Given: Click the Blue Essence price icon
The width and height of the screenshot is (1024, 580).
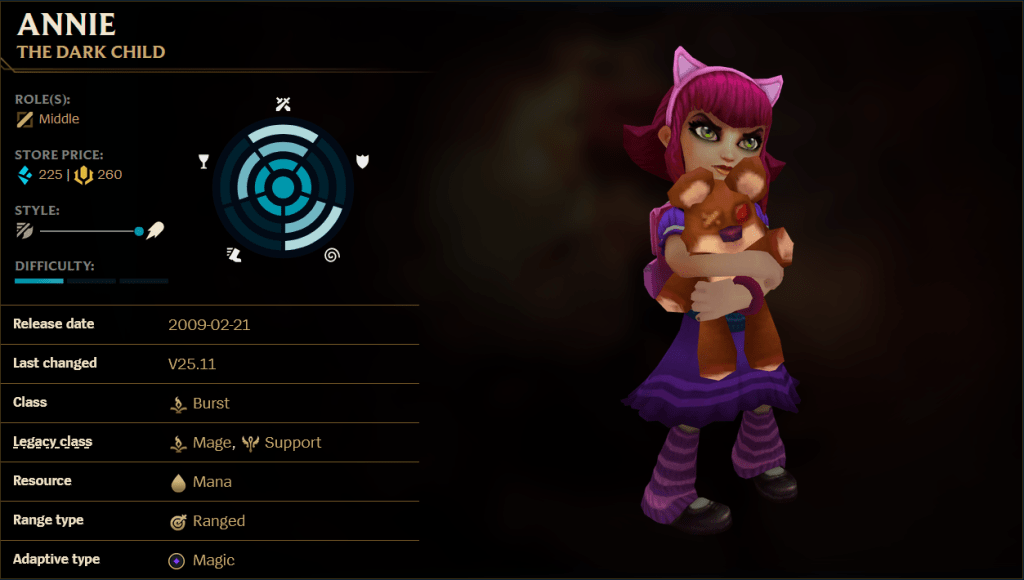Looking at the screenshot, I should pos(25,175).
